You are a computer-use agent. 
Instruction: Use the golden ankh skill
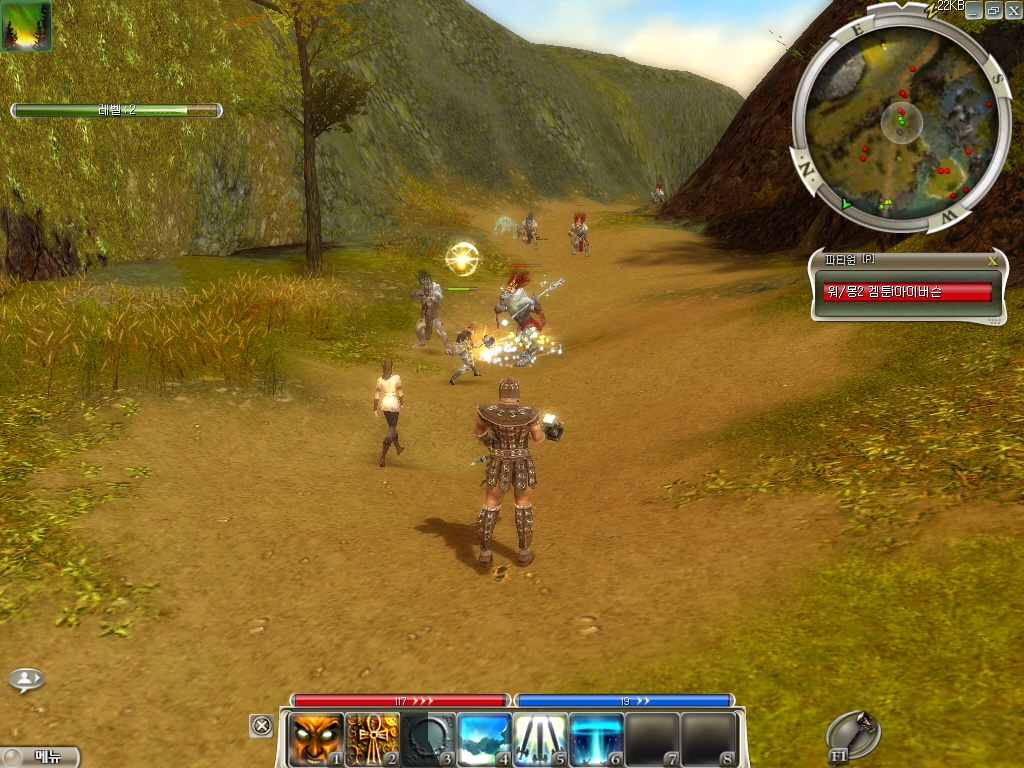(372, 739)
